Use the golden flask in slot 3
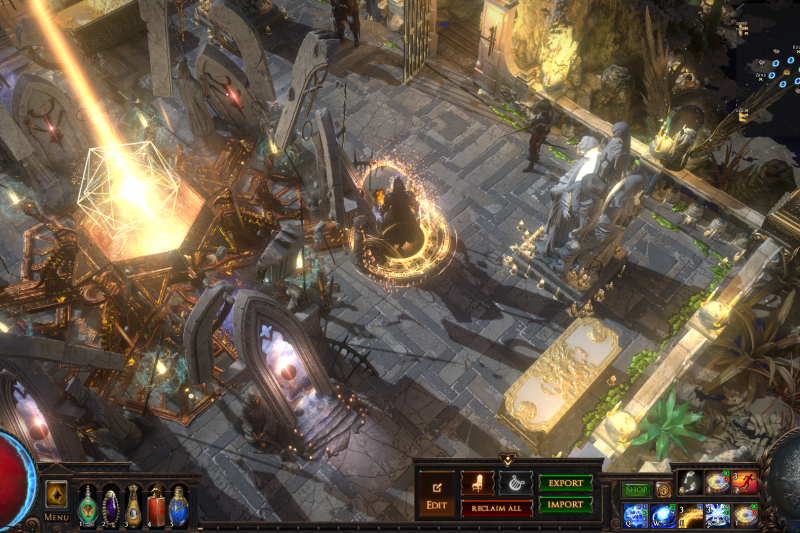The width and height of the screenshot is (800, 533). pos(133,505)
